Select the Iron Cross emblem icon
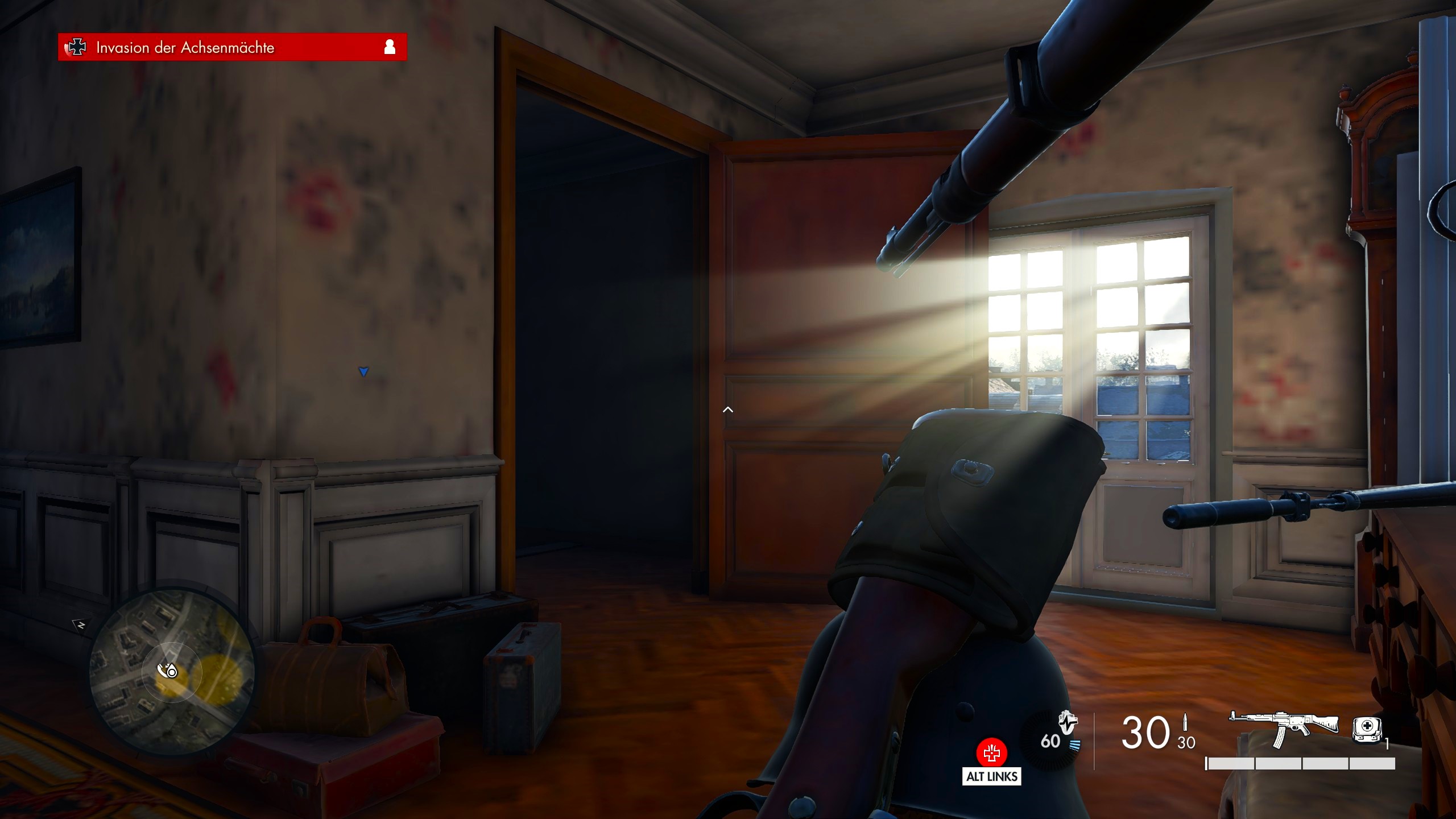 coord(76,47)
